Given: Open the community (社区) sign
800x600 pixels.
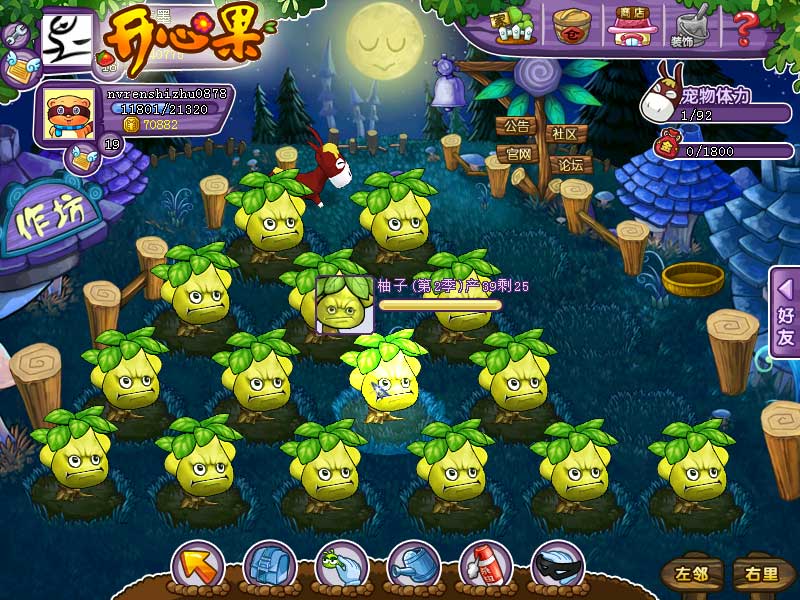Looking at the screenshot, I should pyautogui.click(x=565, y=133).
